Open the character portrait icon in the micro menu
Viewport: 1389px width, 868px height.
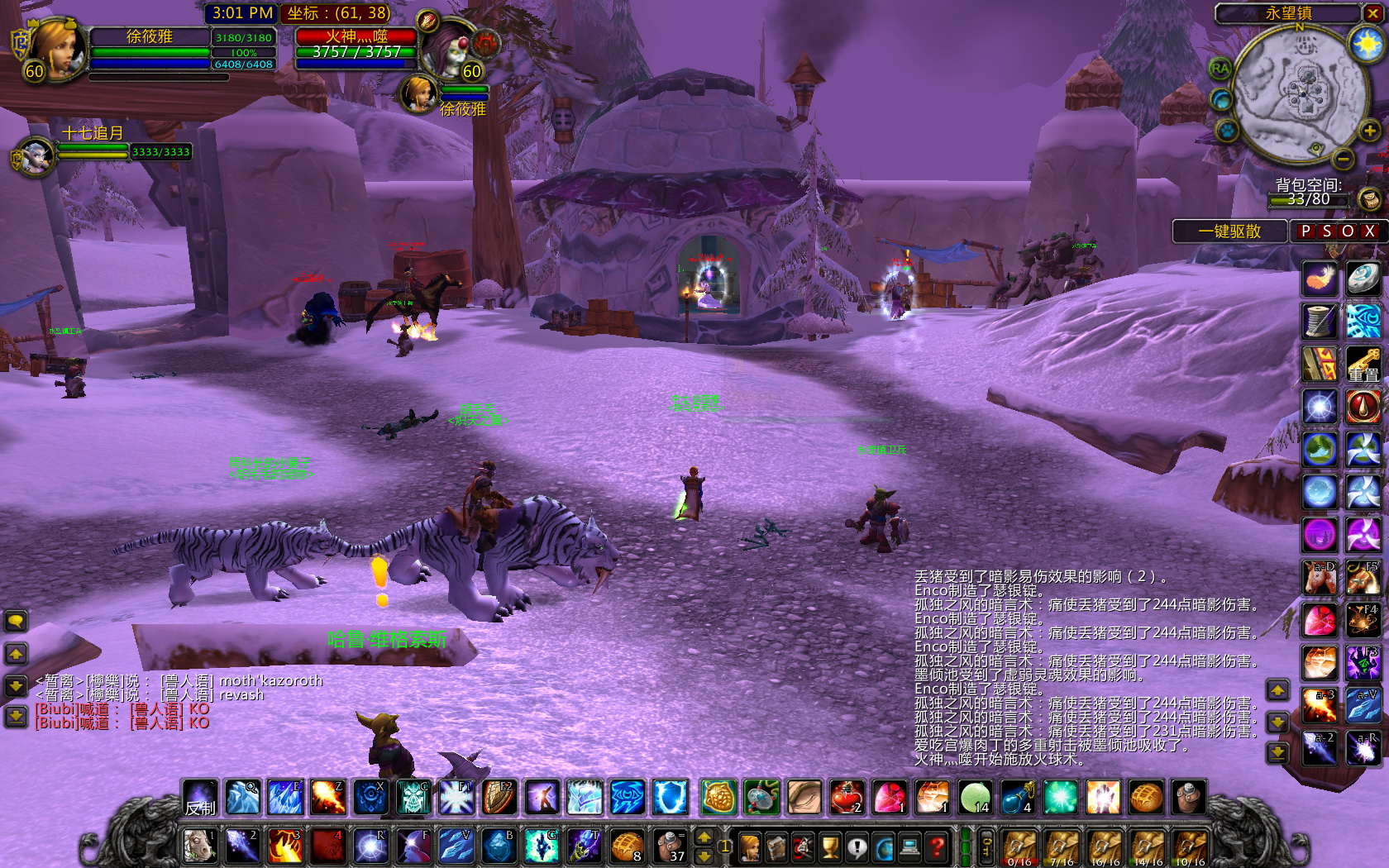click(x=749, y=846)
